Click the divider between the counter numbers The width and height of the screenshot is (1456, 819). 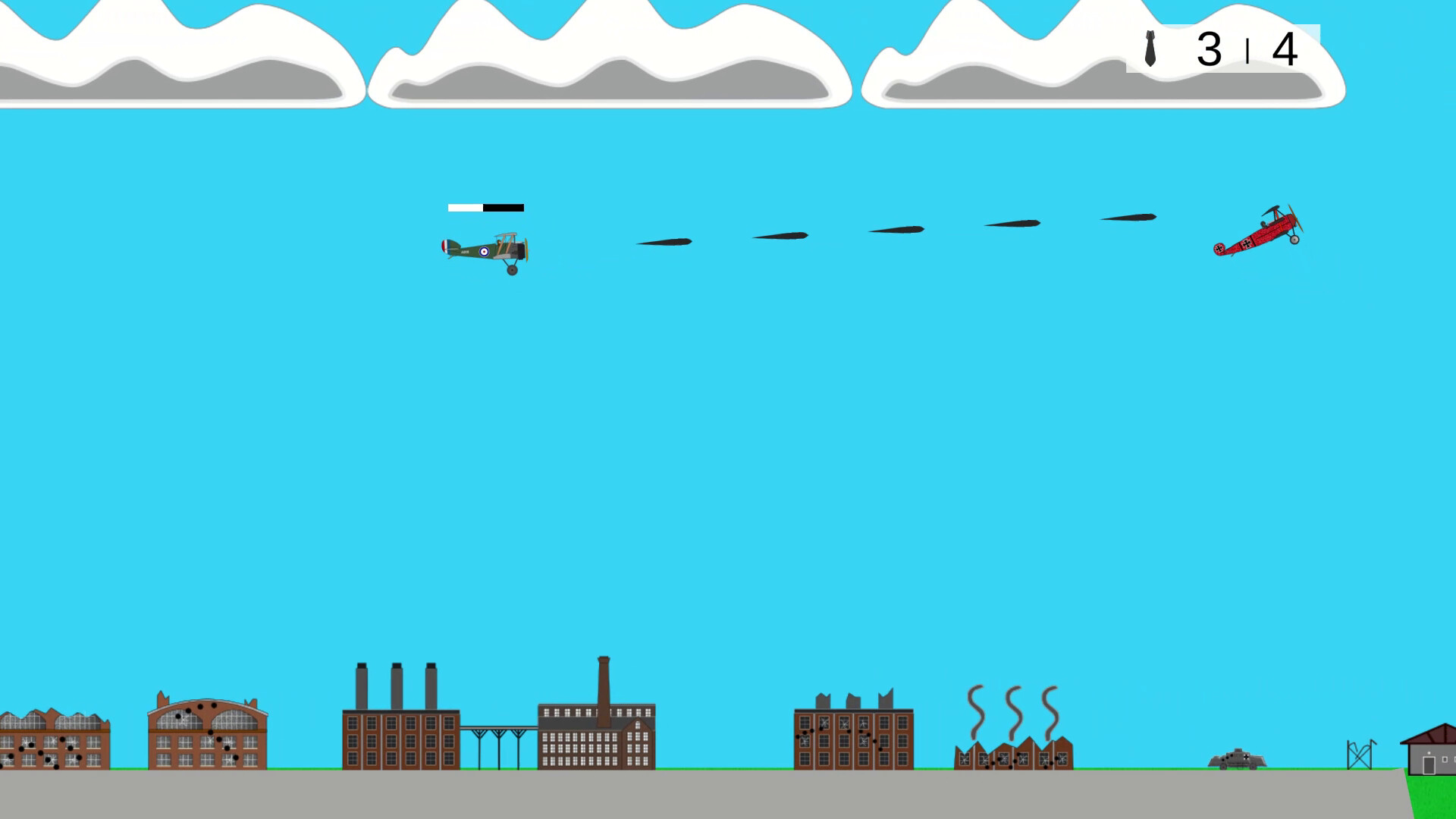coord(1248,52)
